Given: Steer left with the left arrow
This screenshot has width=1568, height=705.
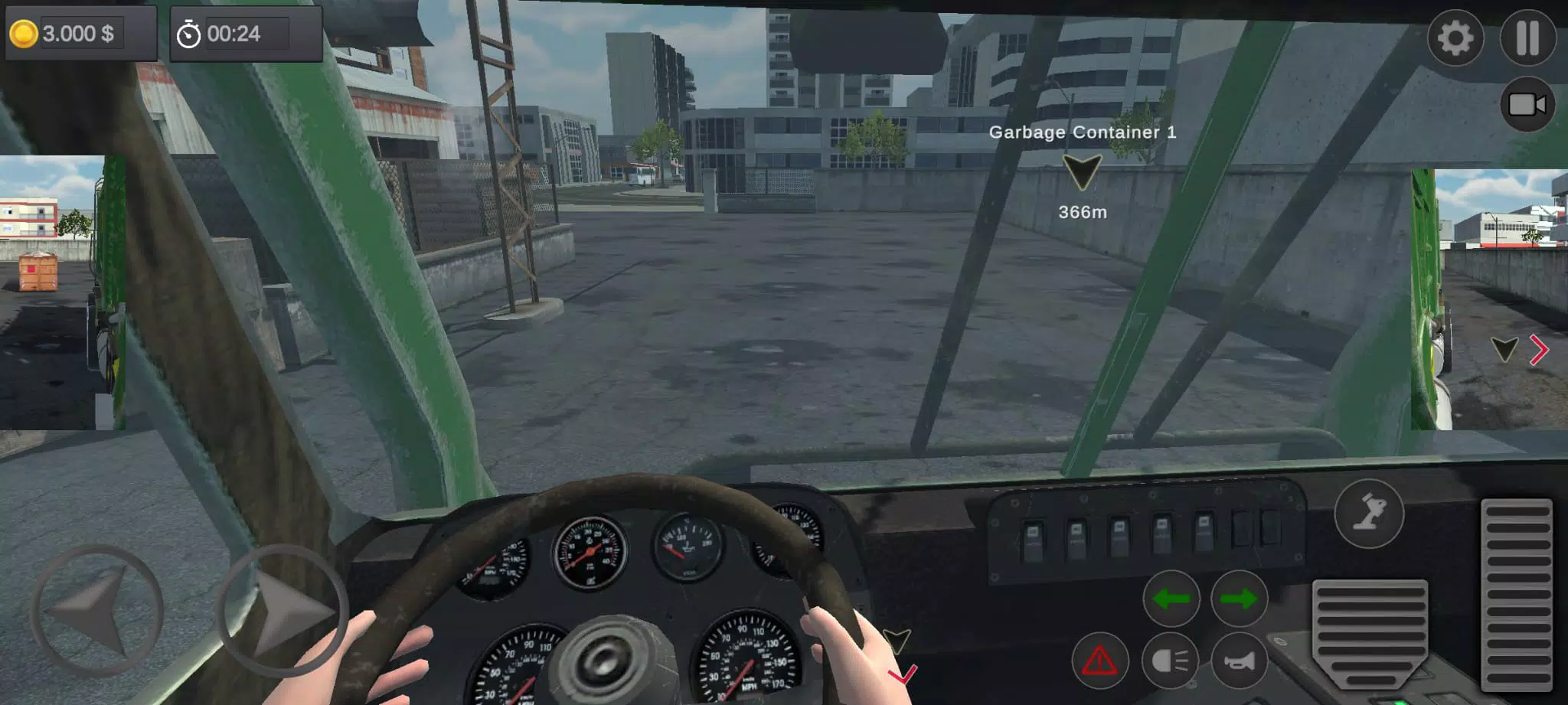Looking at the screenshot, I should pos(96,611).
